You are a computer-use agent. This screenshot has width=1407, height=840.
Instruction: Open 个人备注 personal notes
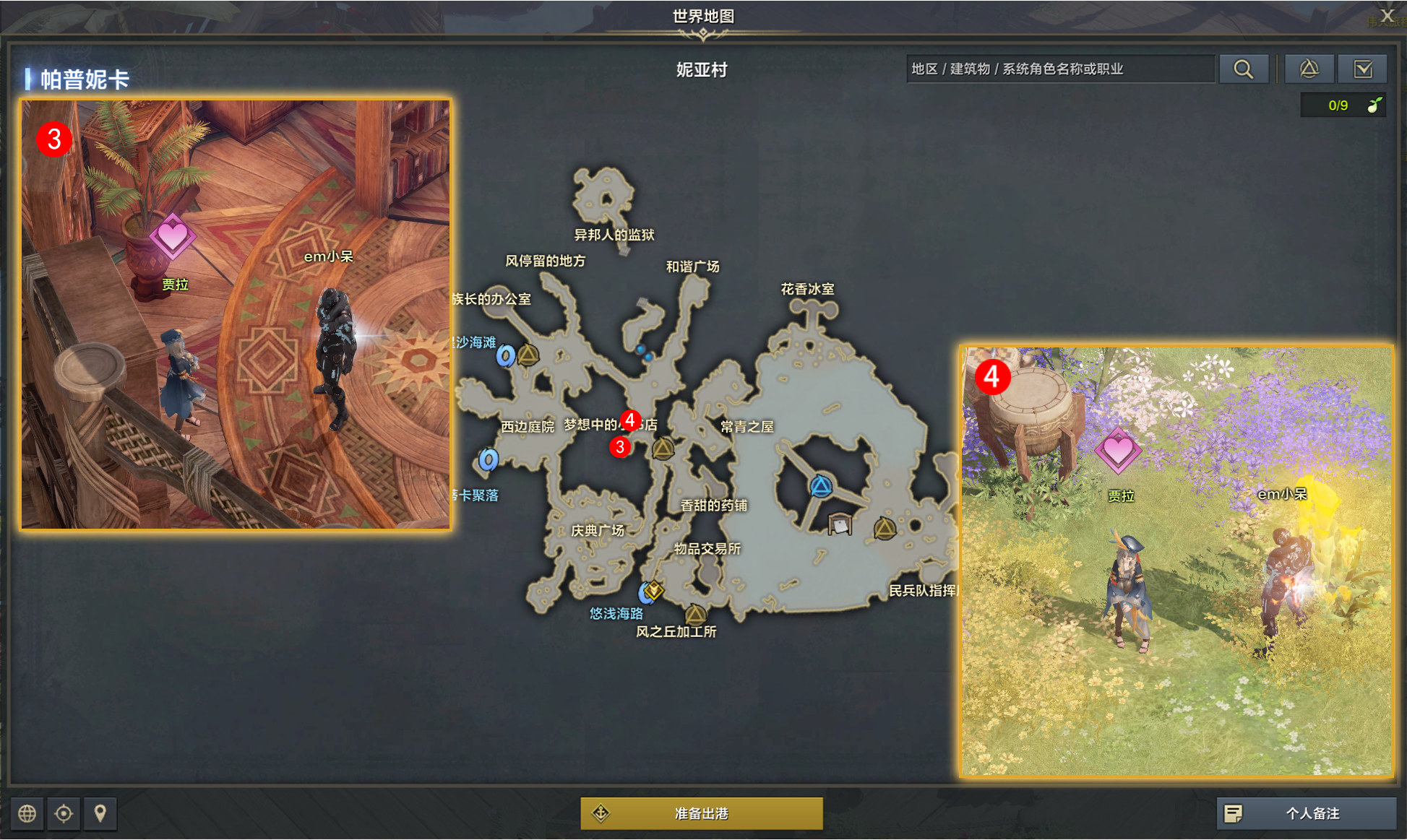(x=1305, y=813)
